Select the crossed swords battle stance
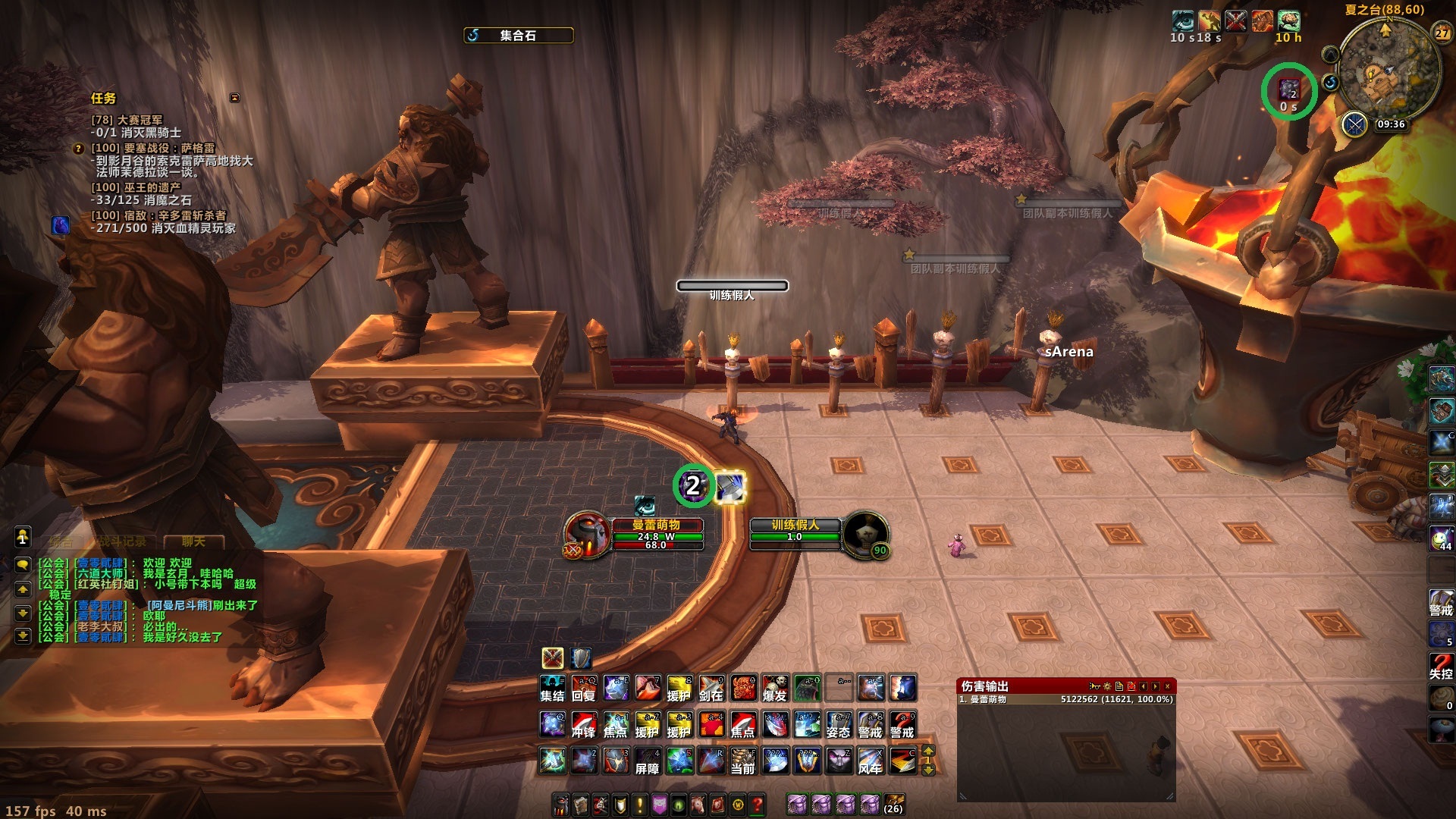The height and width of the screenshot is (819, 1456). pyautogui.click(x=553, y=657)
